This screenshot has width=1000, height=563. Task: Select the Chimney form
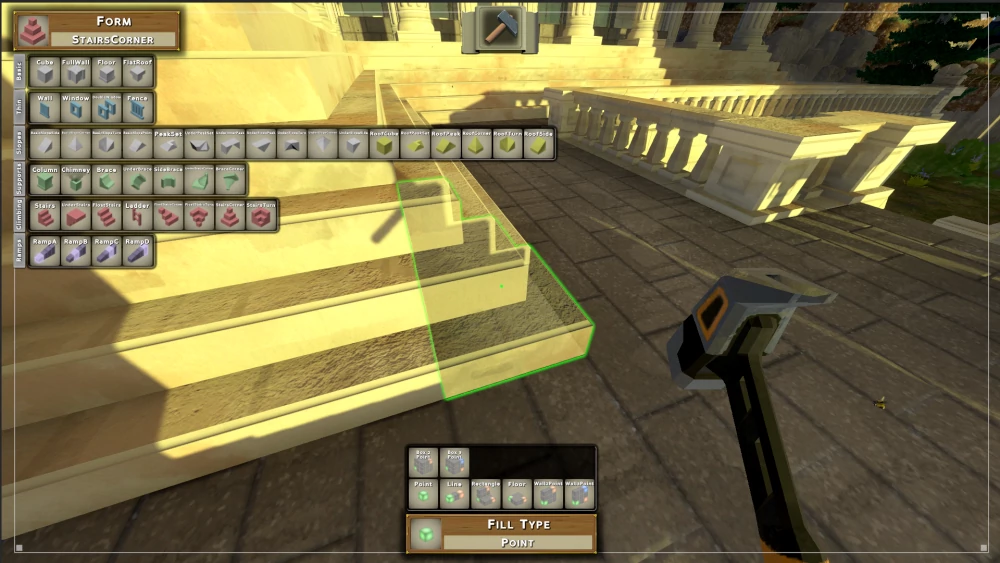tap(76, 180)
